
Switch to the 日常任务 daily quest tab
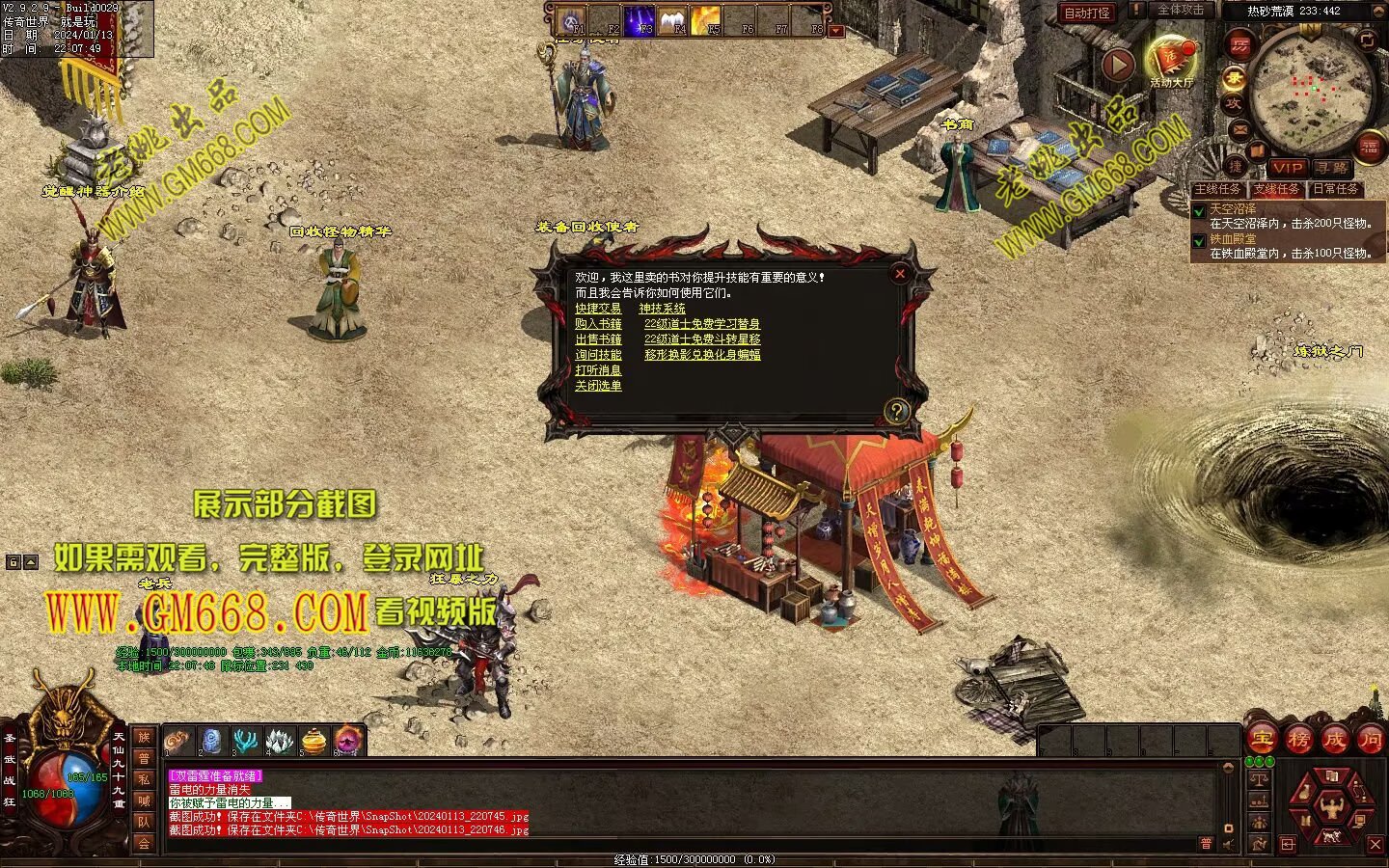coord(1336,189)
